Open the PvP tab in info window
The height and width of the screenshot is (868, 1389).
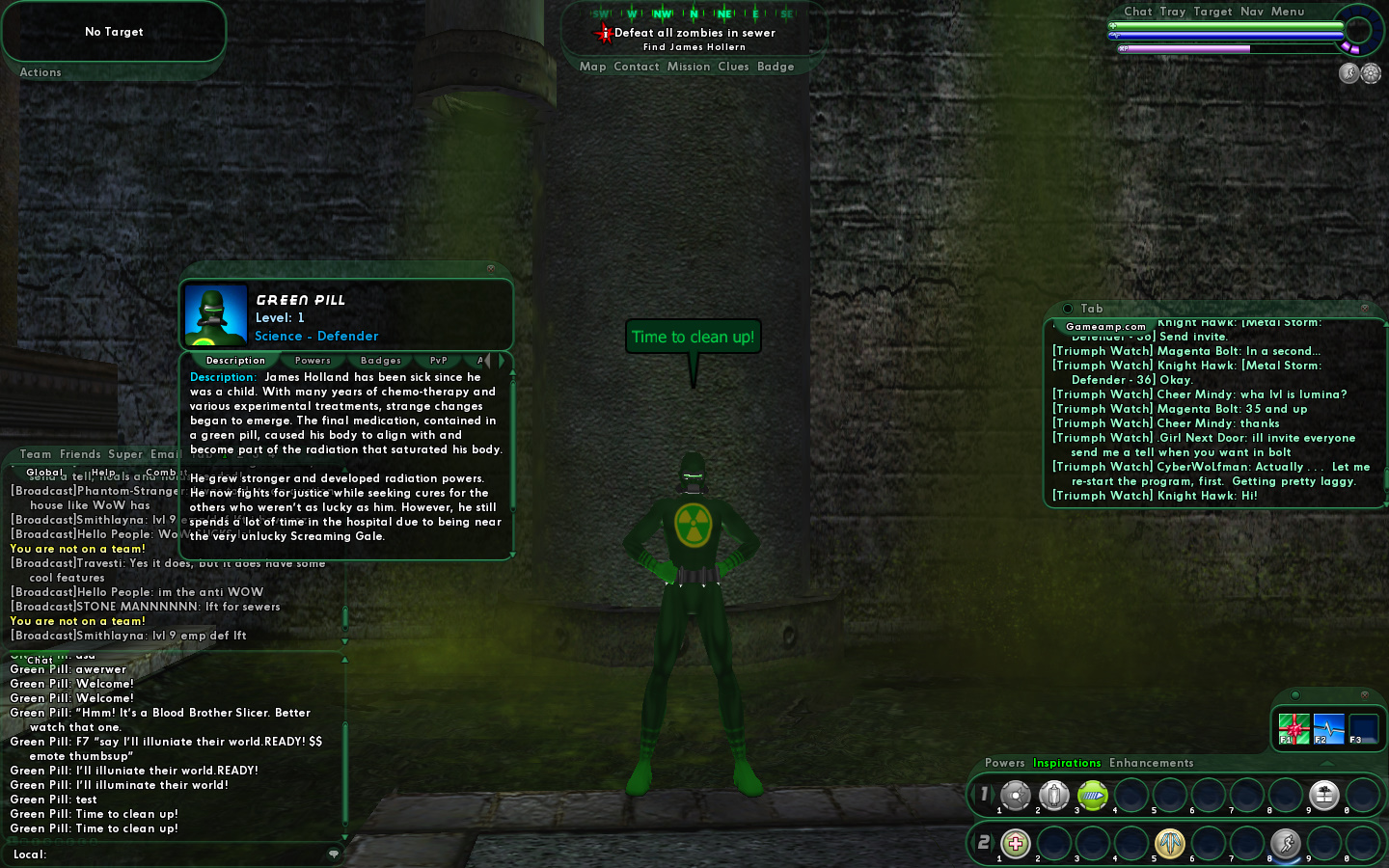coord(438,361)
